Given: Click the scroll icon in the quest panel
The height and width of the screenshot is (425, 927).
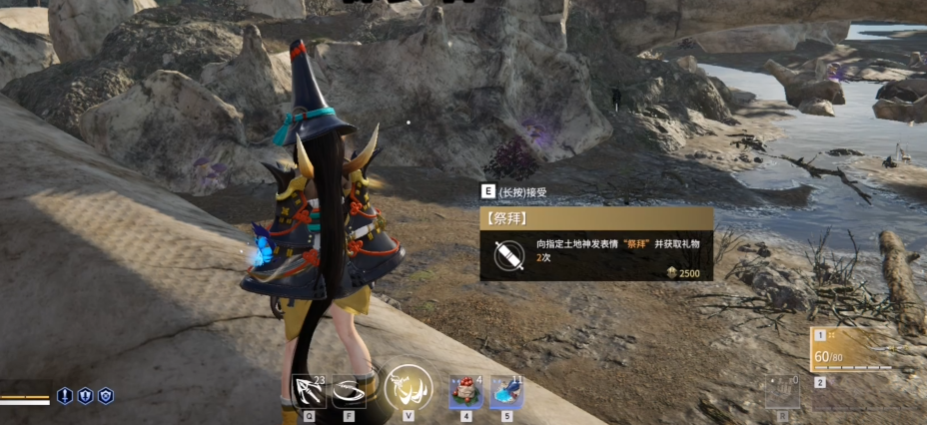Looking at the screenshot, I should (x=508, y=255).
